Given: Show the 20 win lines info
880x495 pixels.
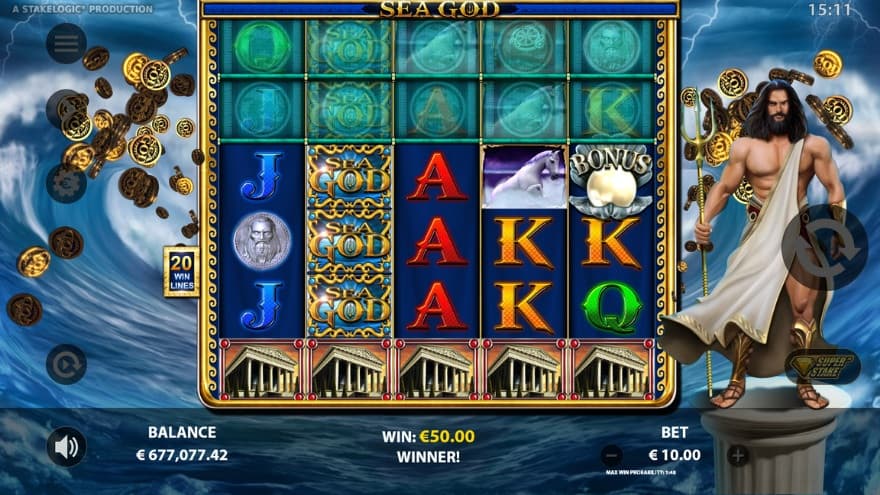Looking at the screenshot, I should [x=181, y=271].
